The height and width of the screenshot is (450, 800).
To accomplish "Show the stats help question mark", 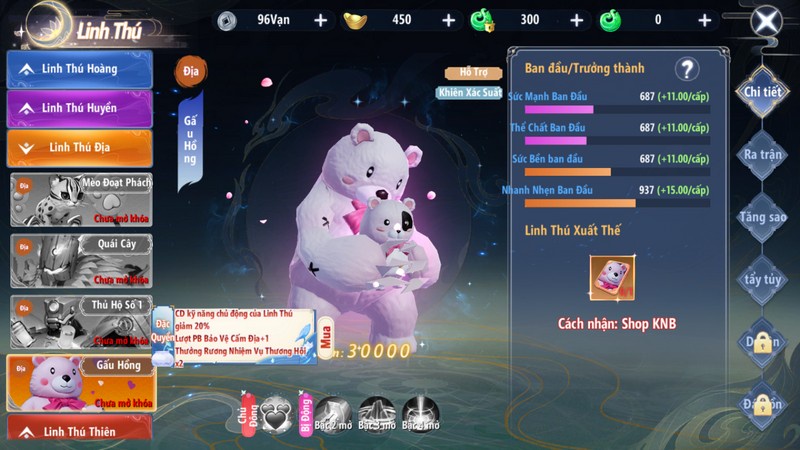I will pos(686,69).
